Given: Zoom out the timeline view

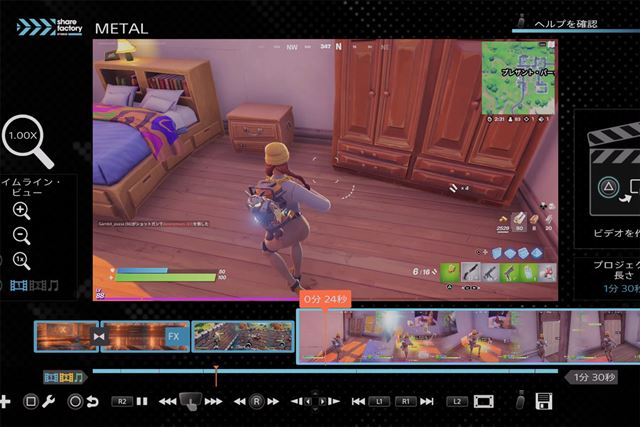Looking at the screenshot, I should (x=21, y=236).
